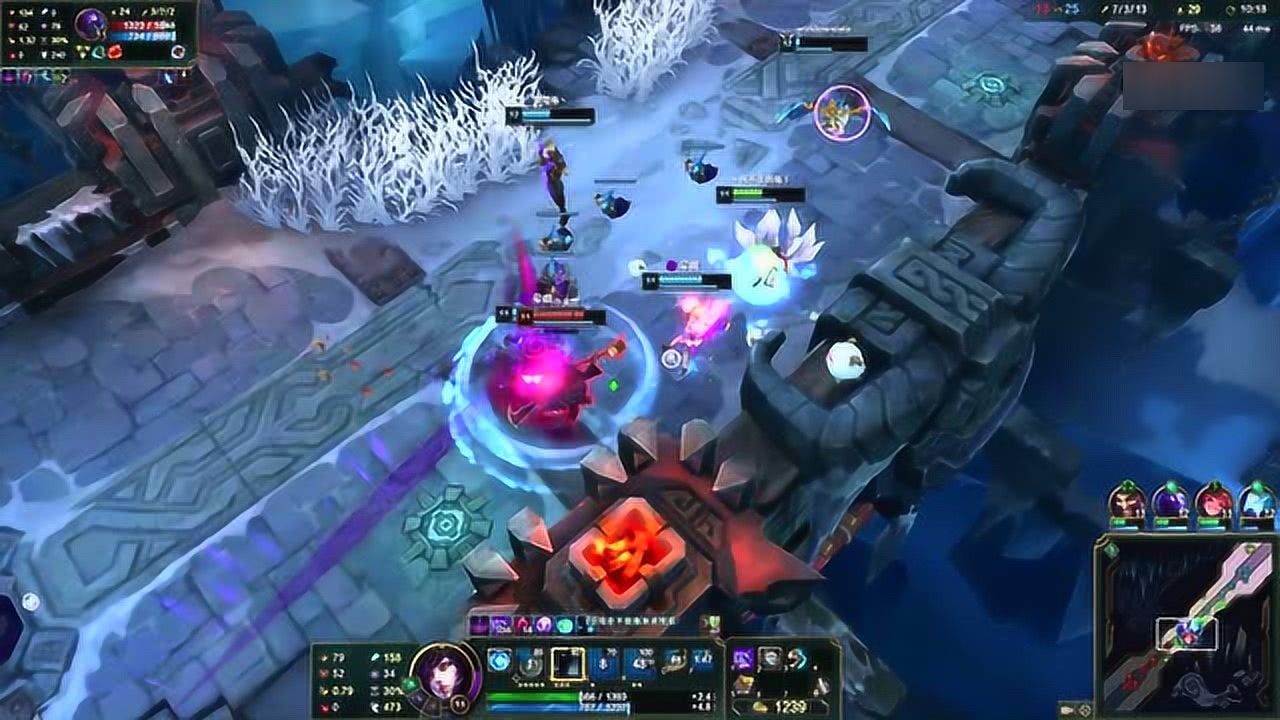Select the dark-faced ally portrait above minimap

(1127, 500)
